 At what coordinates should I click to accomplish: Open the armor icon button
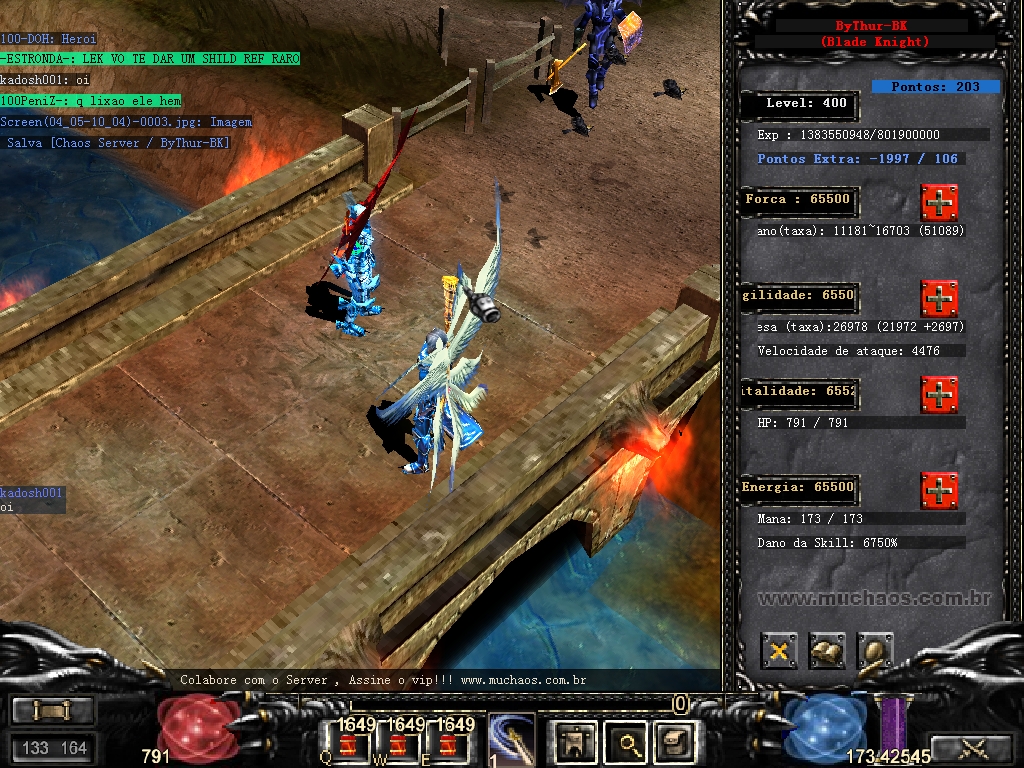575,743
